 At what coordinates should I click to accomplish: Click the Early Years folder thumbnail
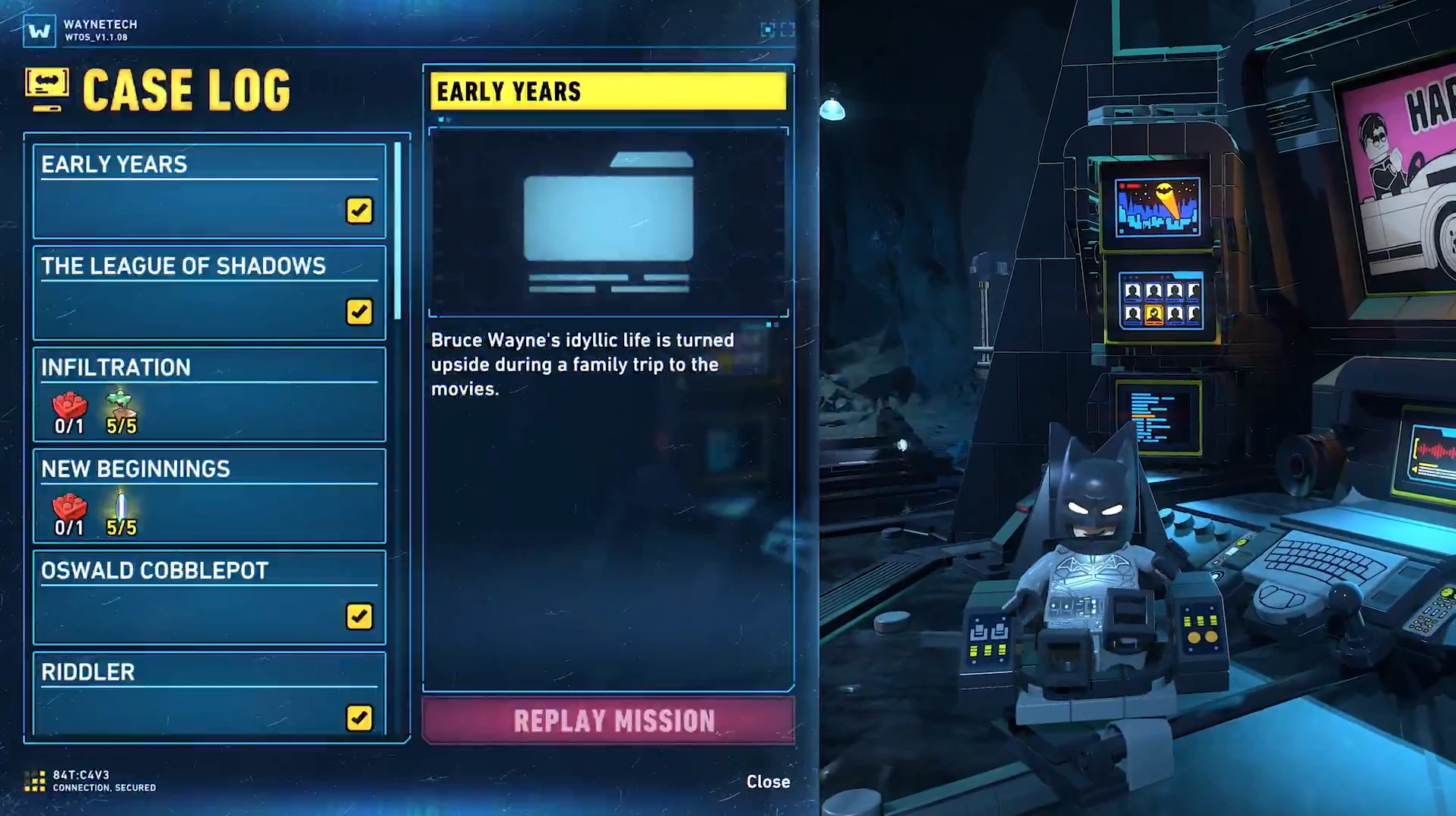pyautogui.click(x=608, y=222)
